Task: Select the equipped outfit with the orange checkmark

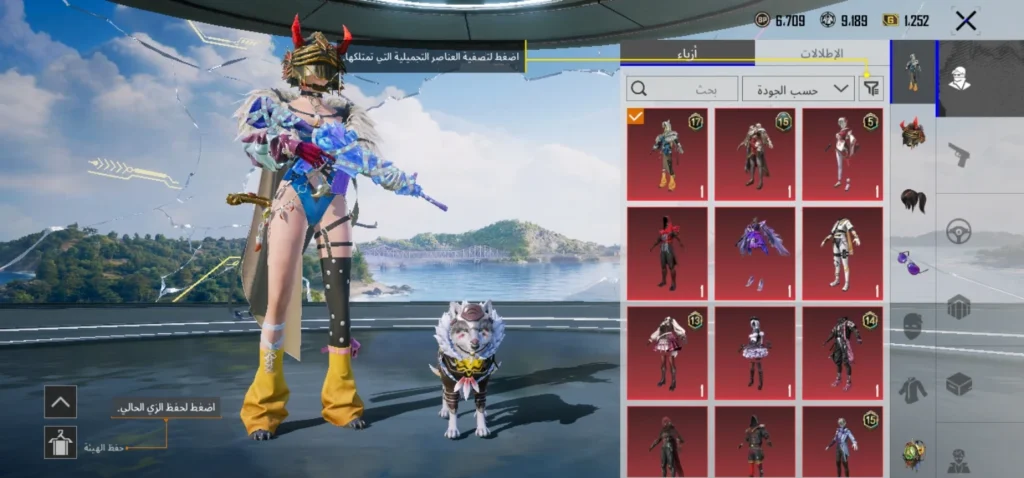Action: coord(667,154)
